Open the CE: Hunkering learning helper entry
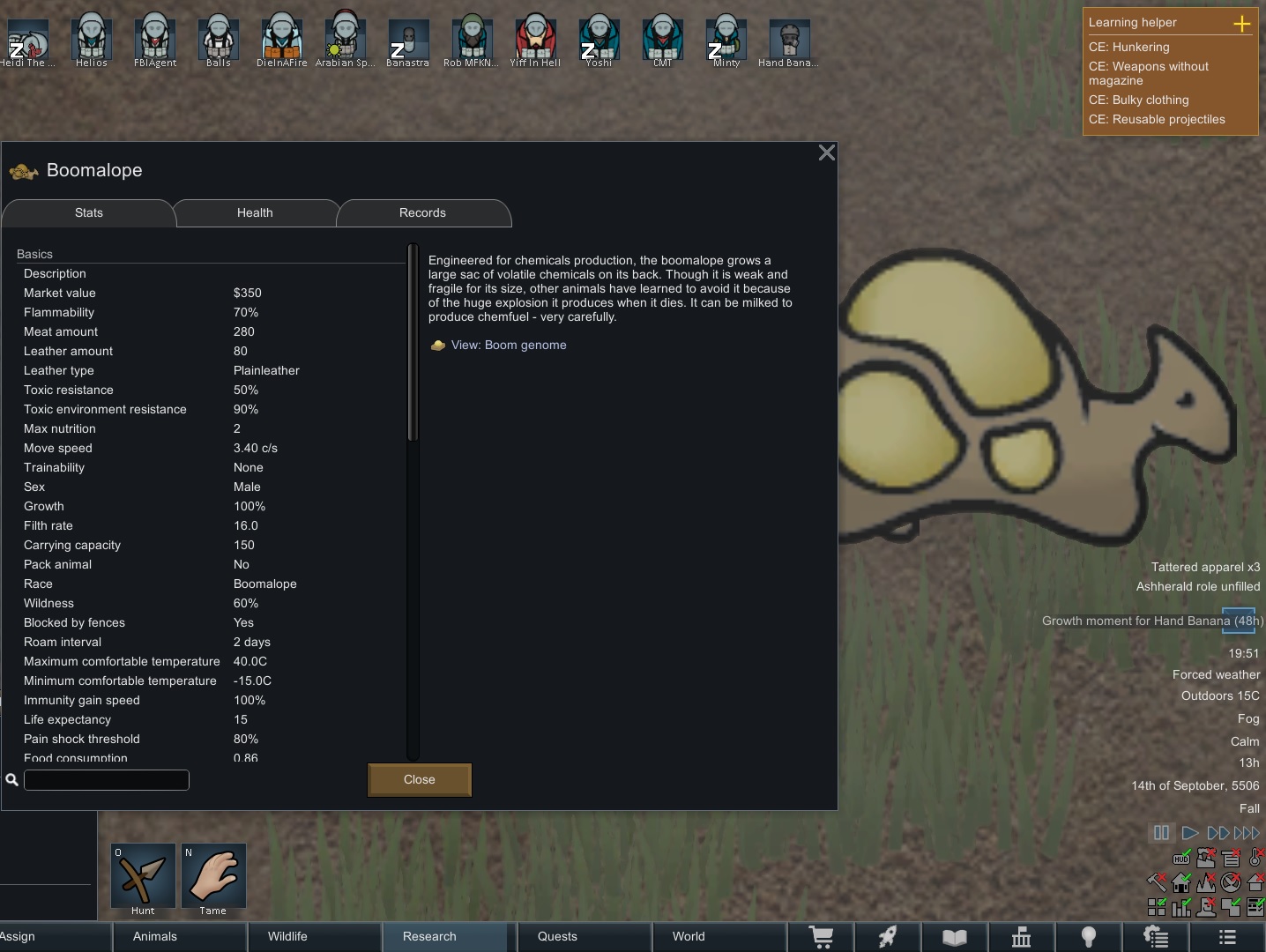 click(1129, 48)
